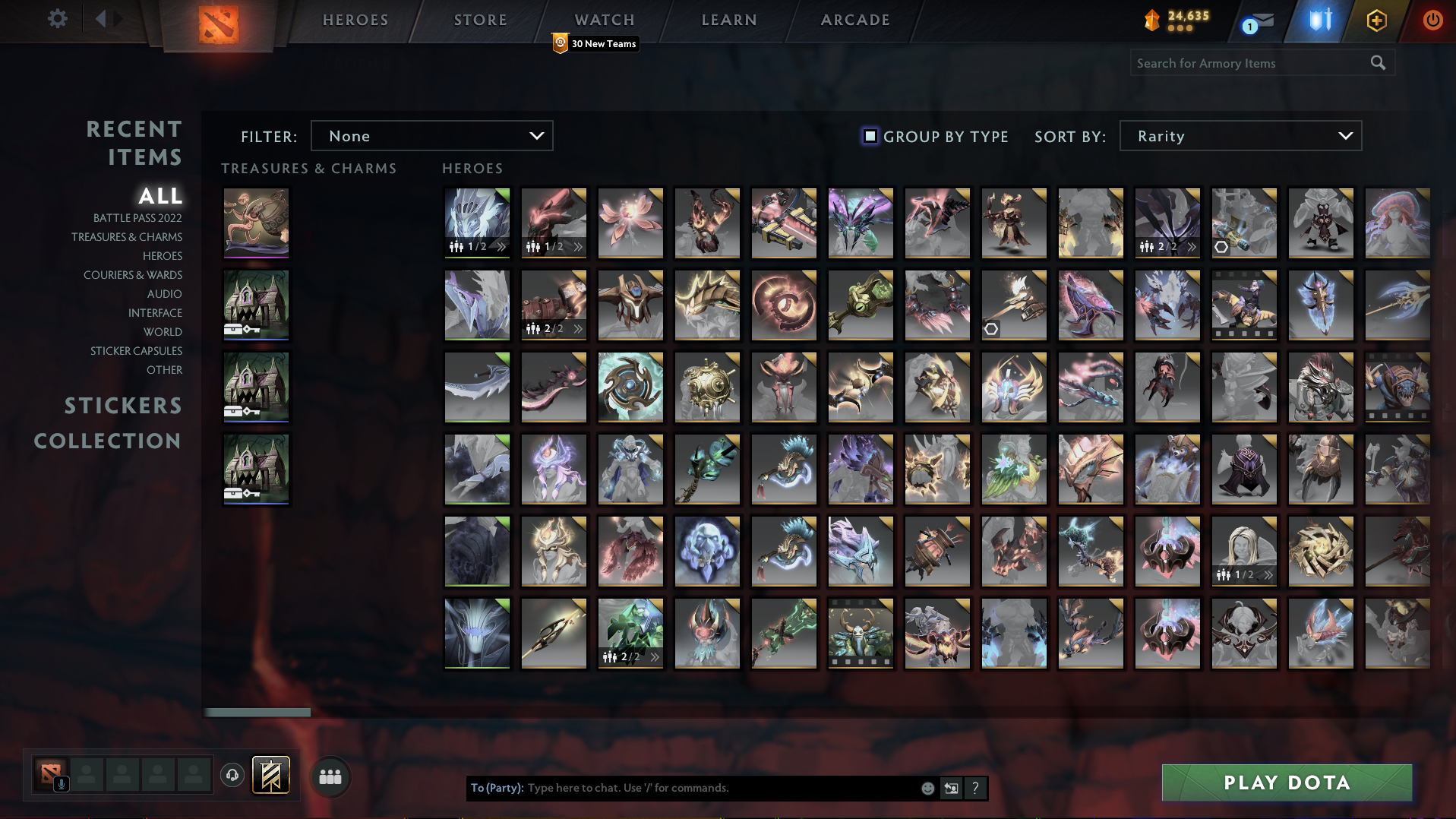Switch to the WATCH tab
1456x819 pixels.
coord(604,20)
